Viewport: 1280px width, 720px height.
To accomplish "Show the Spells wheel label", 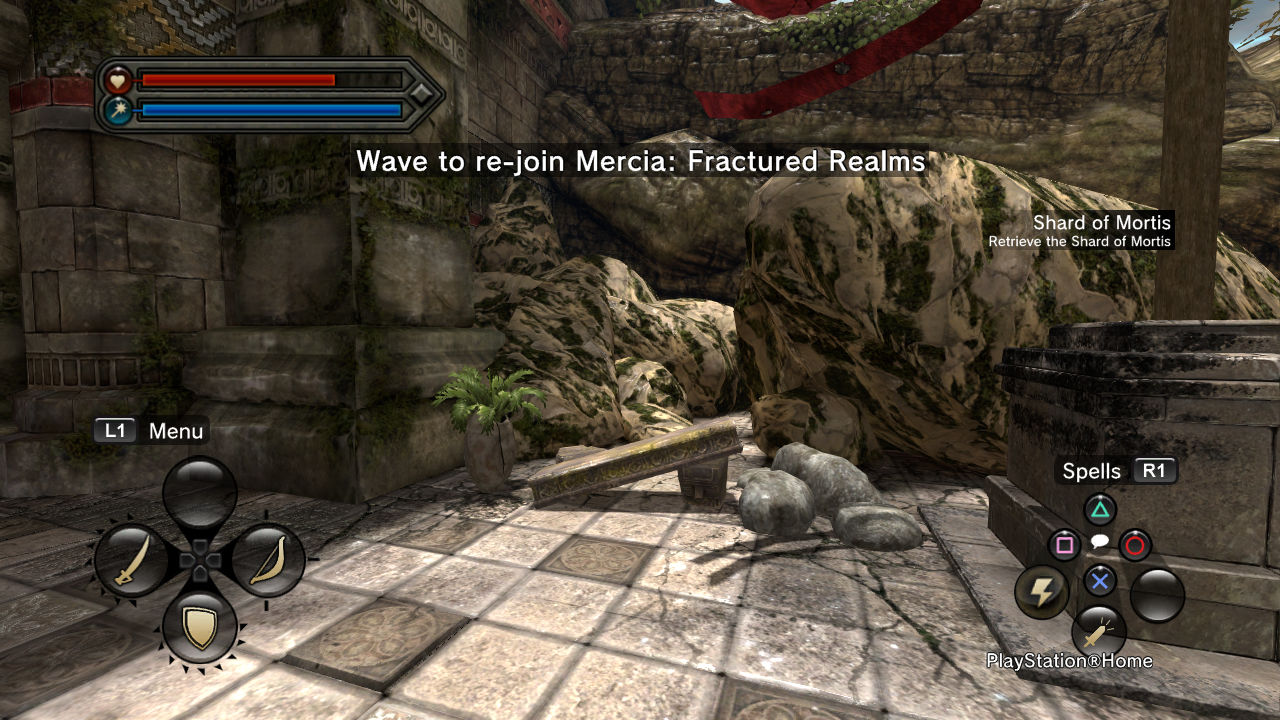I will (x=1092, y=471).
